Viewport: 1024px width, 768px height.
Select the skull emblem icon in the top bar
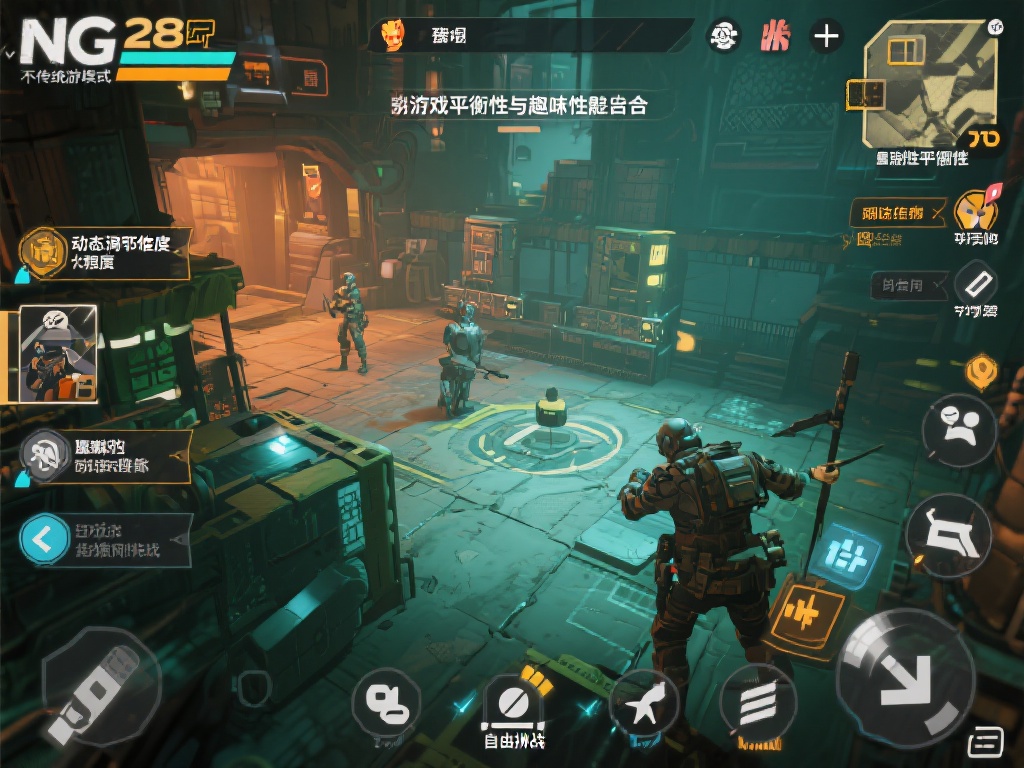(x=723, y=37)
